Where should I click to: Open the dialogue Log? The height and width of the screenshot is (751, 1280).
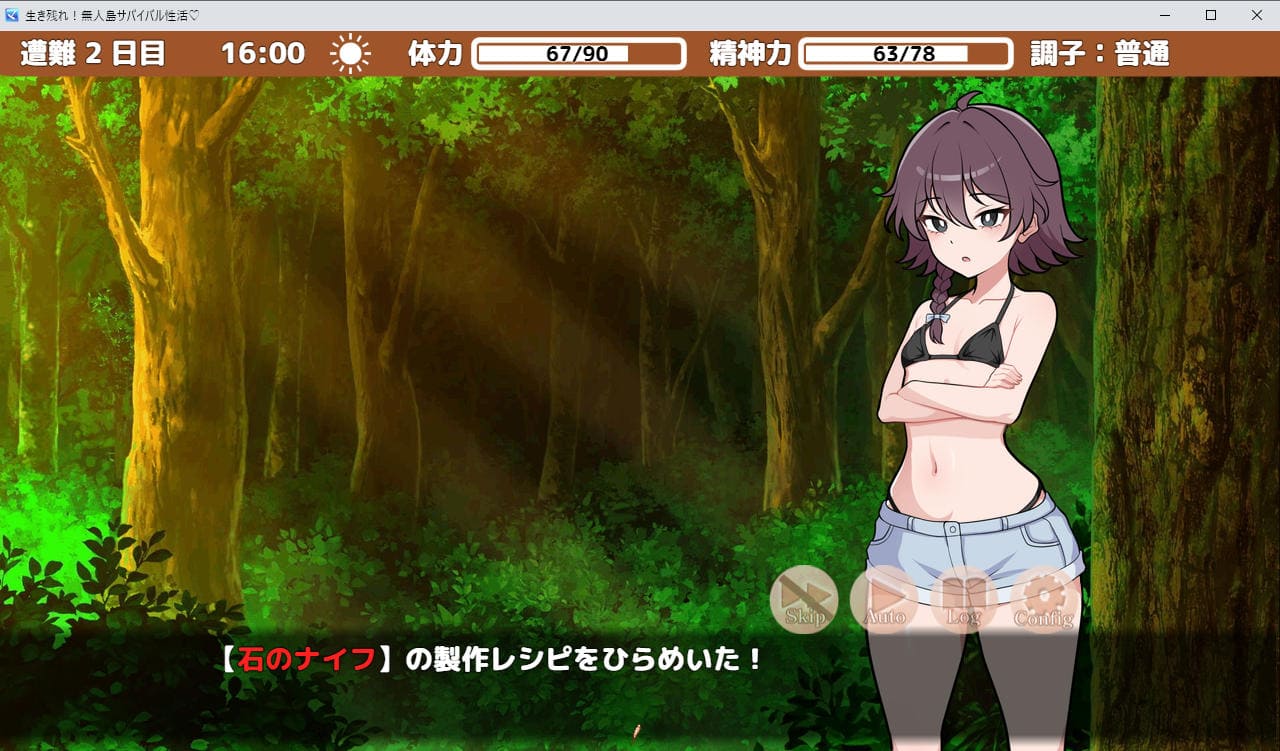(964, 600)
